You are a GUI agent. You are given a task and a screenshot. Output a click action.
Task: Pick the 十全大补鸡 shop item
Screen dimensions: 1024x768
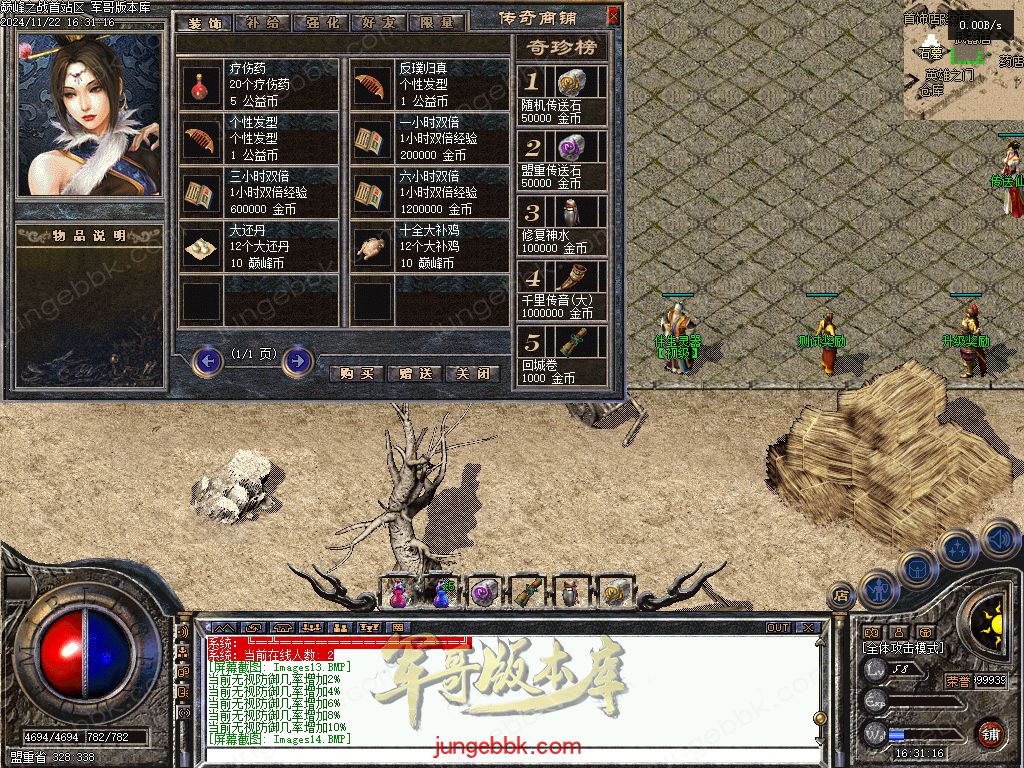[x=372, y=247]
